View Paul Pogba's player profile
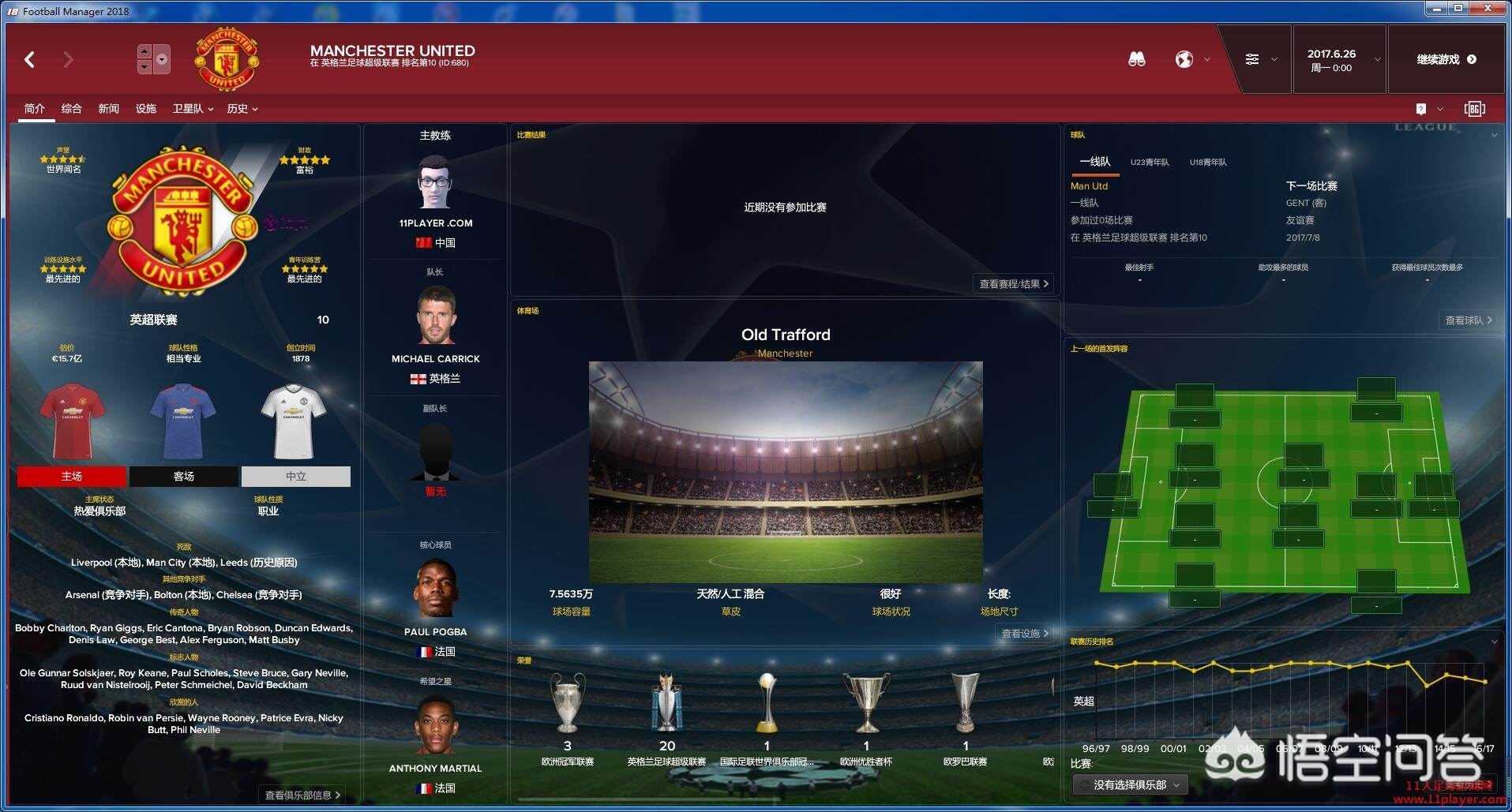The height and width of the screenshot is (812, 1512). tap(435, 631)
